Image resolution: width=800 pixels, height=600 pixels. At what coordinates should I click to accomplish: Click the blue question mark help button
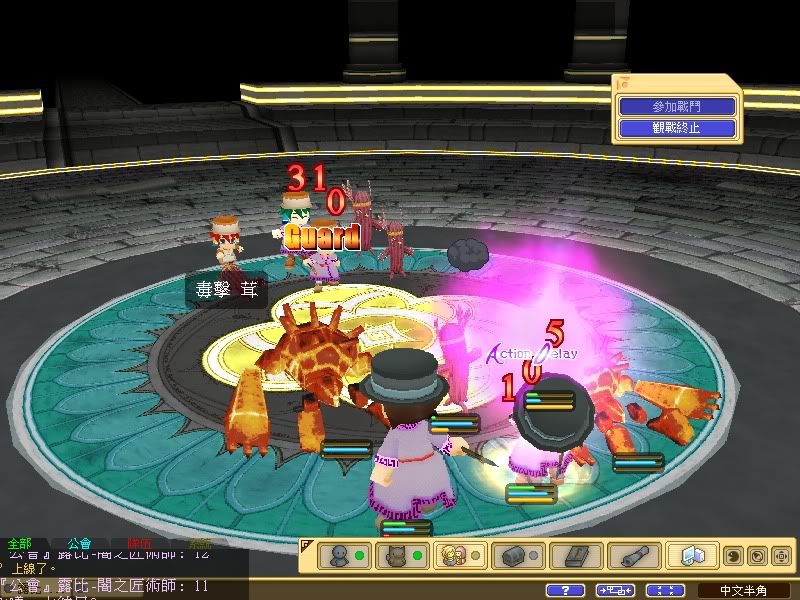(567, 590)
